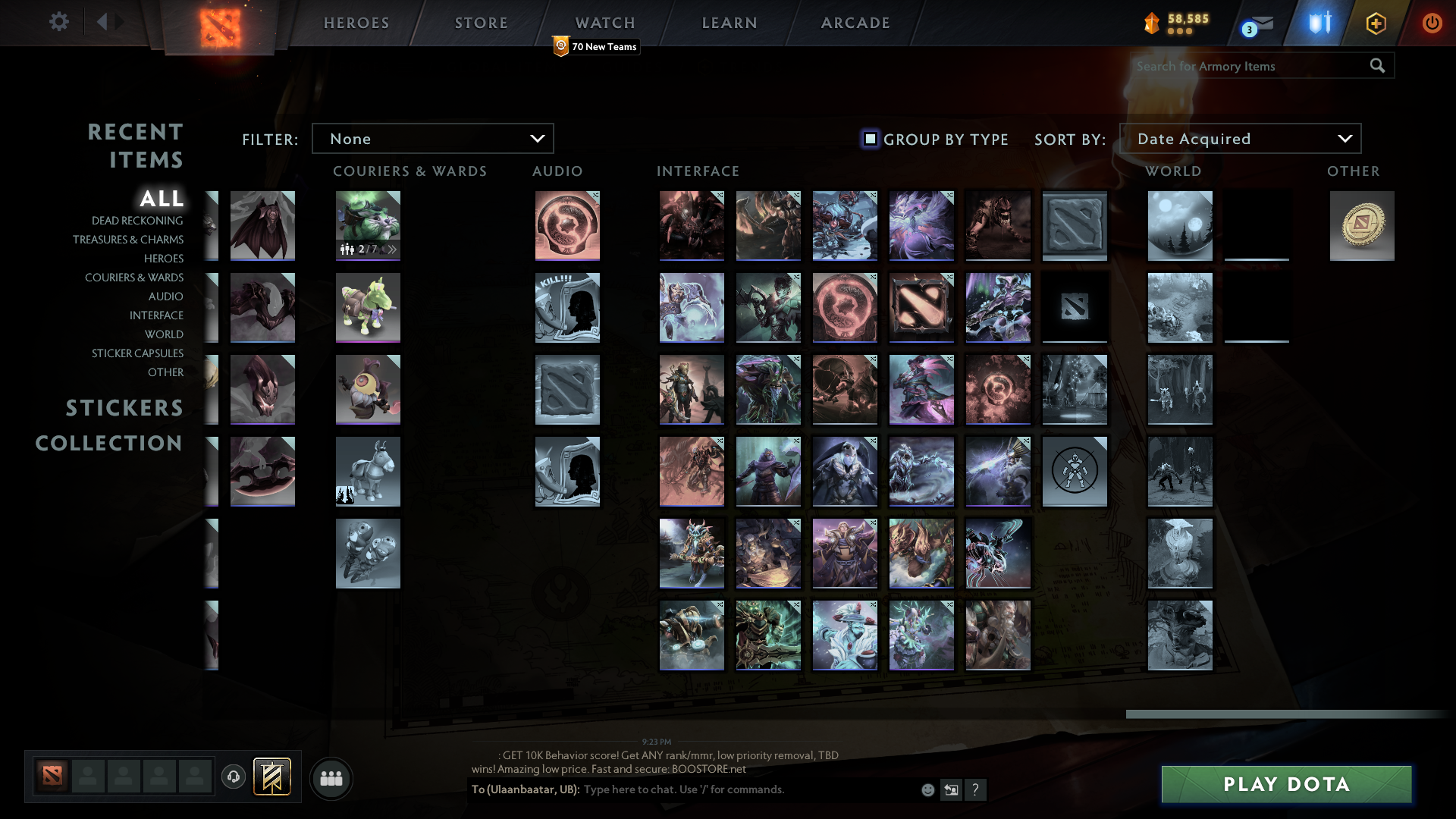1456x819 pixels.
Task: Click the horizontal inventory scrollbar
Action: pyautogui.click(x=1289, y=714)
